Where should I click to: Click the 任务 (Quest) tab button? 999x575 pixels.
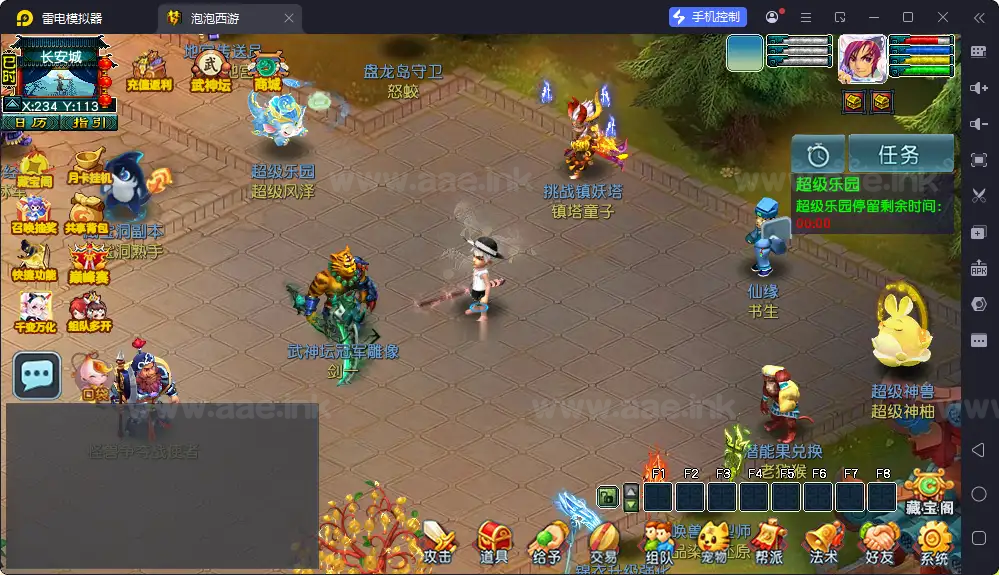coord(899,154)
